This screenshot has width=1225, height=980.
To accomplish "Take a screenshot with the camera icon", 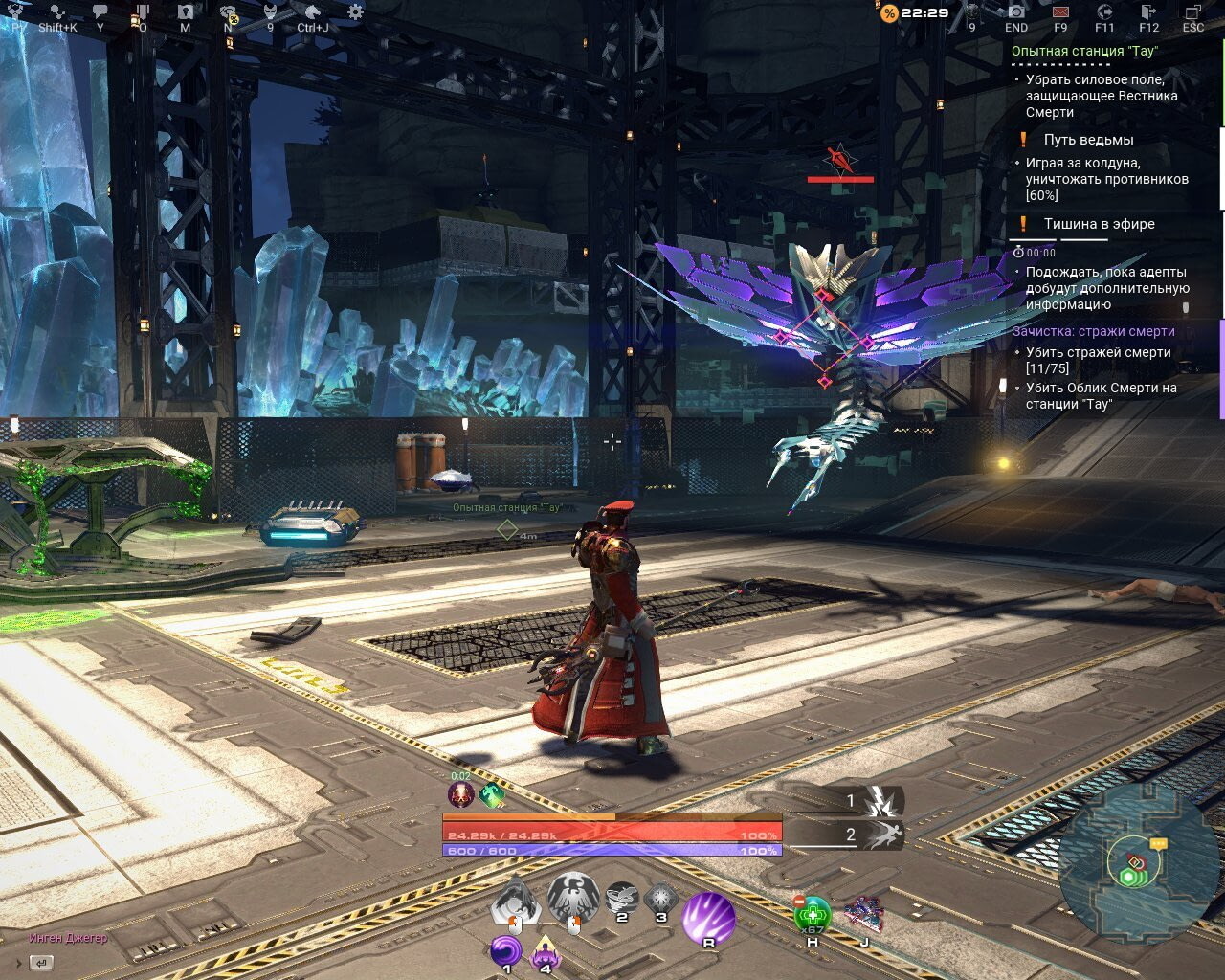I will point(1016,11).
